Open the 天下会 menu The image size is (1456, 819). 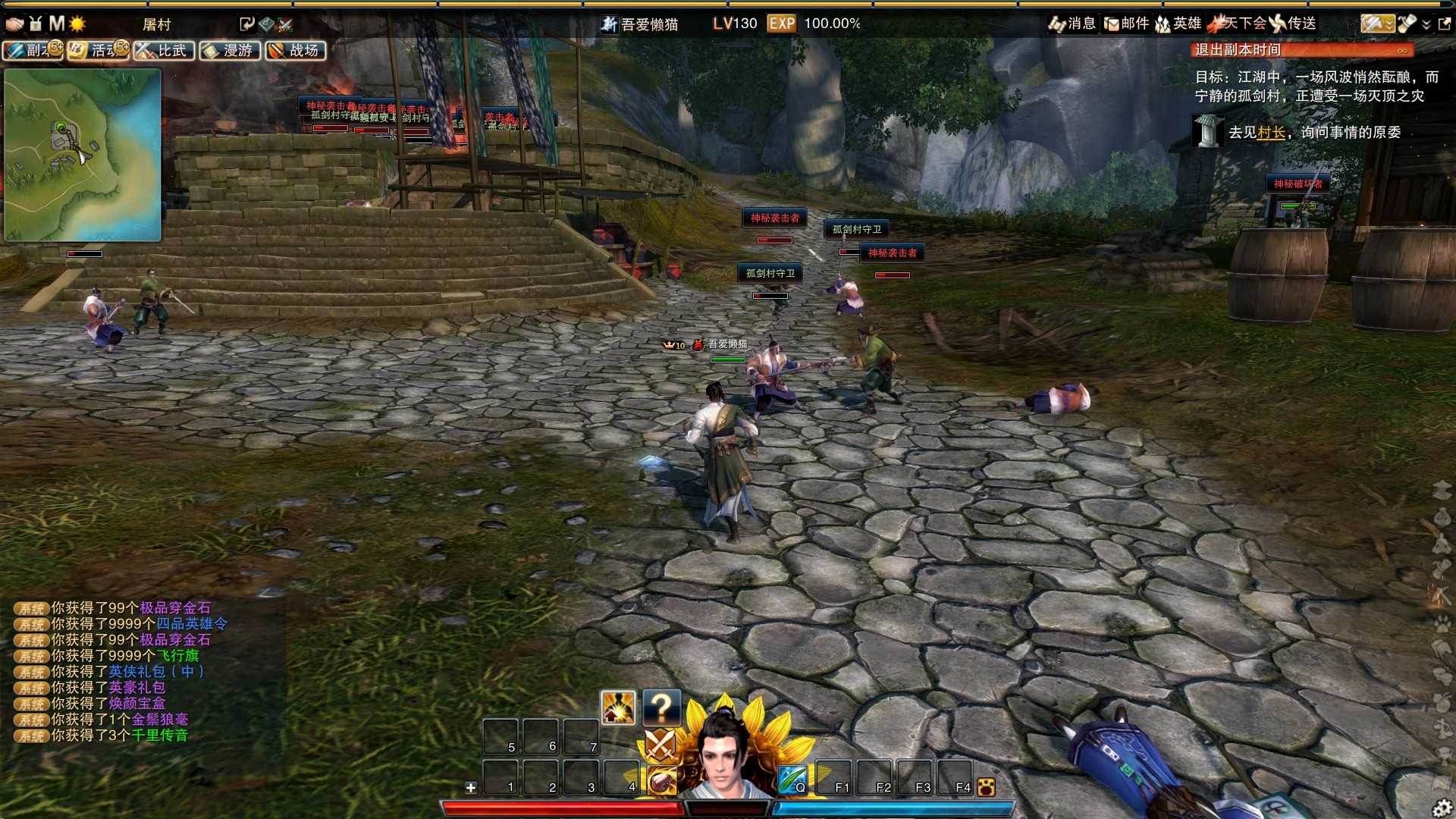(1238, 24)
